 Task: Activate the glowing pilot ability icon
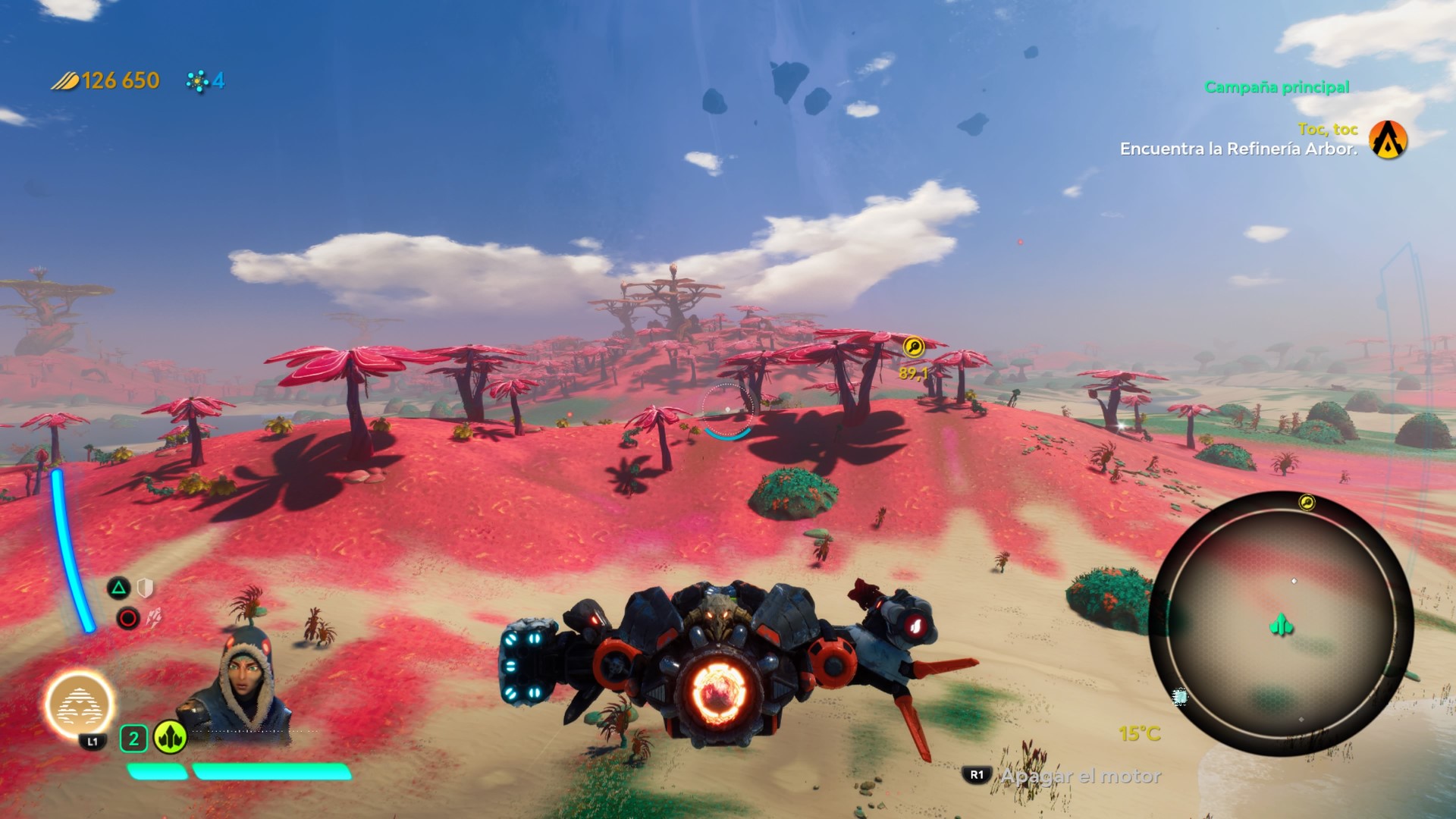pos(80,705)
